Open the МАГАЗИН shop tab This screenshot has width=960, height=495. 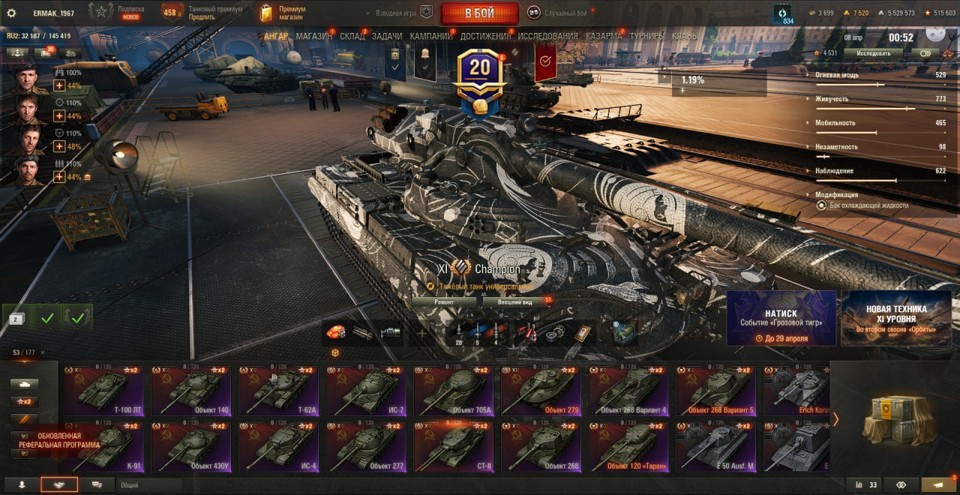tap(314, 36)
